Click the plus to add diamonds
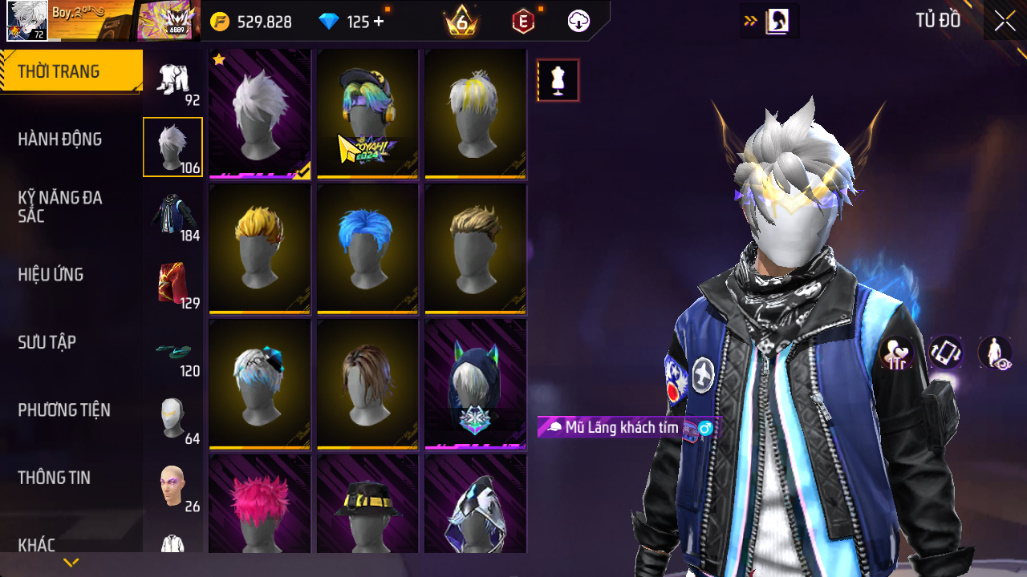Screen dimensions: 1027x577 click(379, 21)
